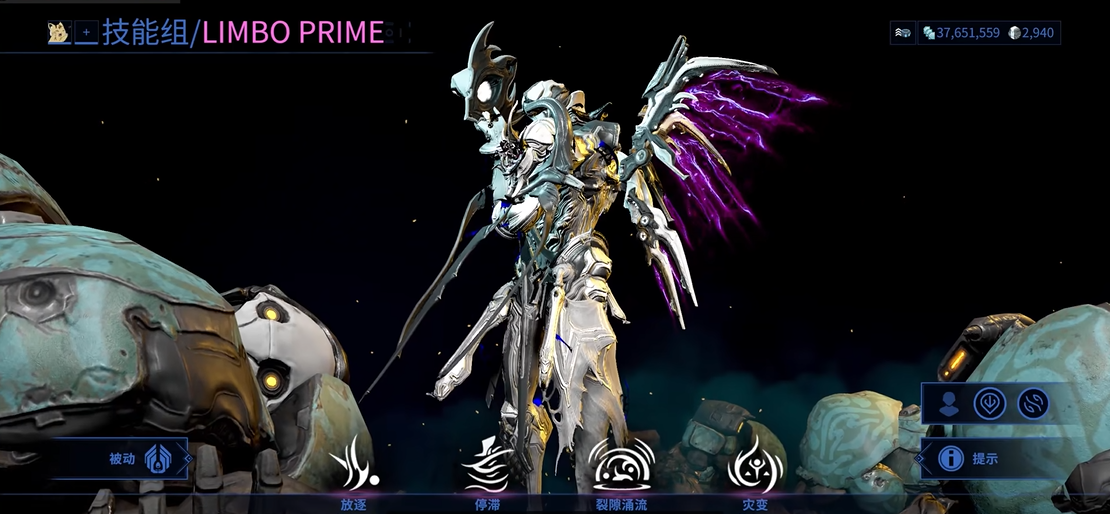The width and height of the screenshot is (1110, 514).
Task: Click the person silhouette icon
Action: click(x=948, y=403)
